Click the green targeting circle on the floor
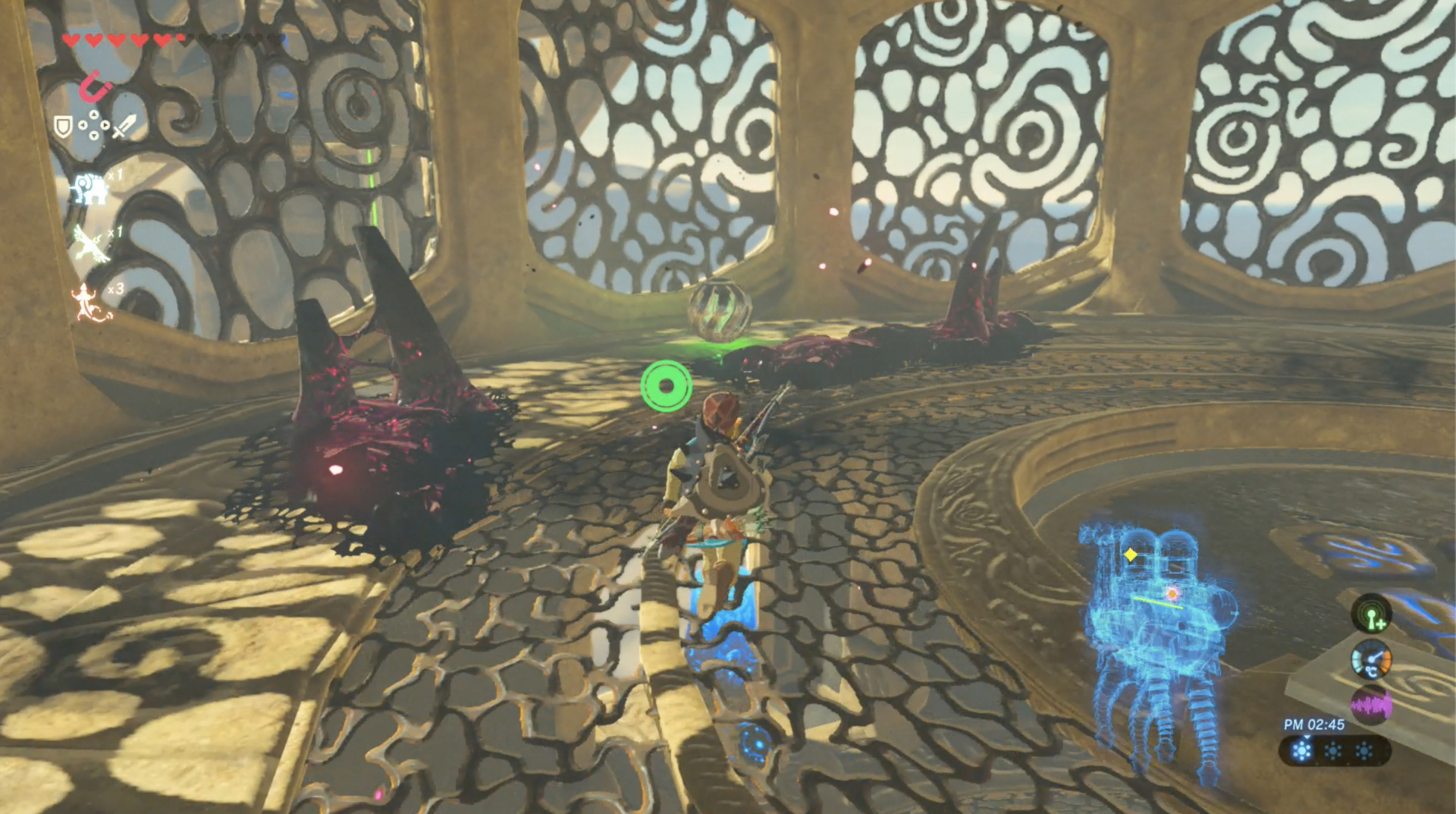The width and height of the screenshot is (1456, 814). (x=667, y=385)
